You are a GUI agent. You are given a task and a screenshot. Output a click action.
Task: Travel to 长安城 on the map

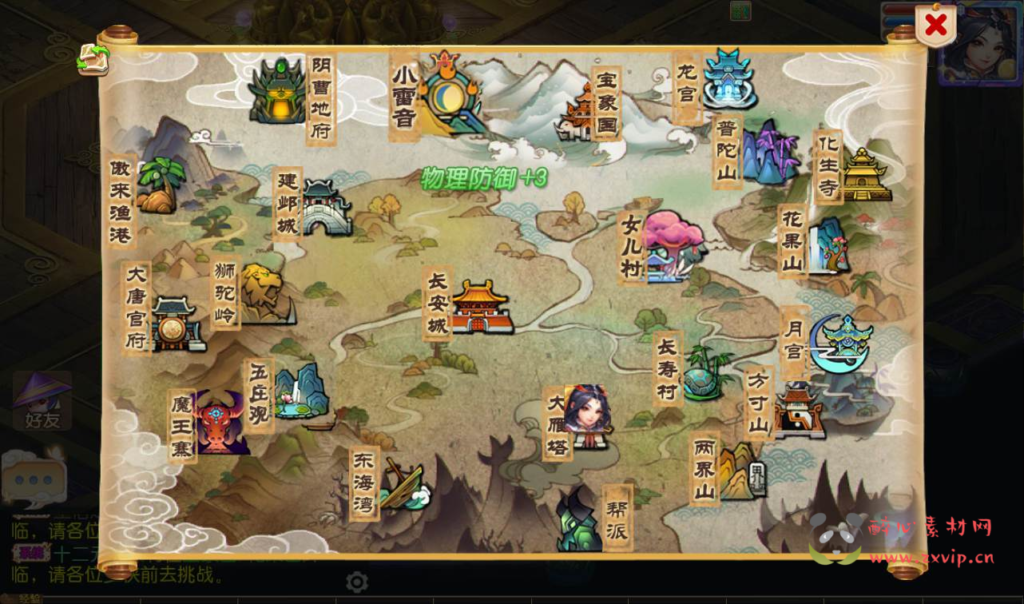pos(481,306)
